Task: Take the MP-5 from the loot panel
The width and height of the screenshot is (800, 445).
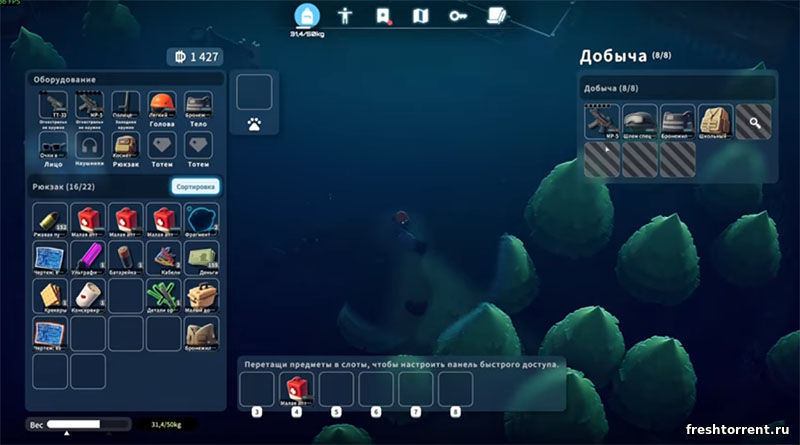Action: (602, 122)
